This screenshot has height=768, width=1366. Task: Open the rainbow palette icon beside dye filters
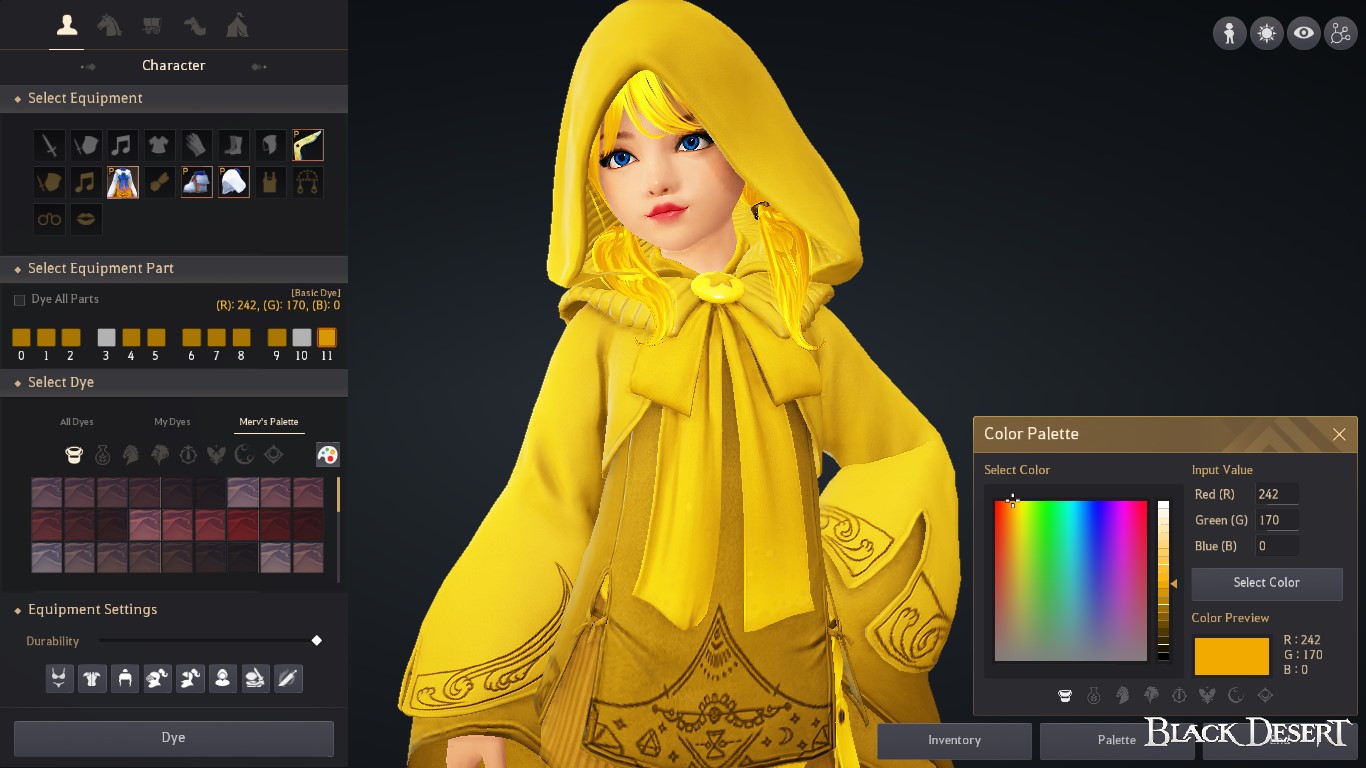328,454
